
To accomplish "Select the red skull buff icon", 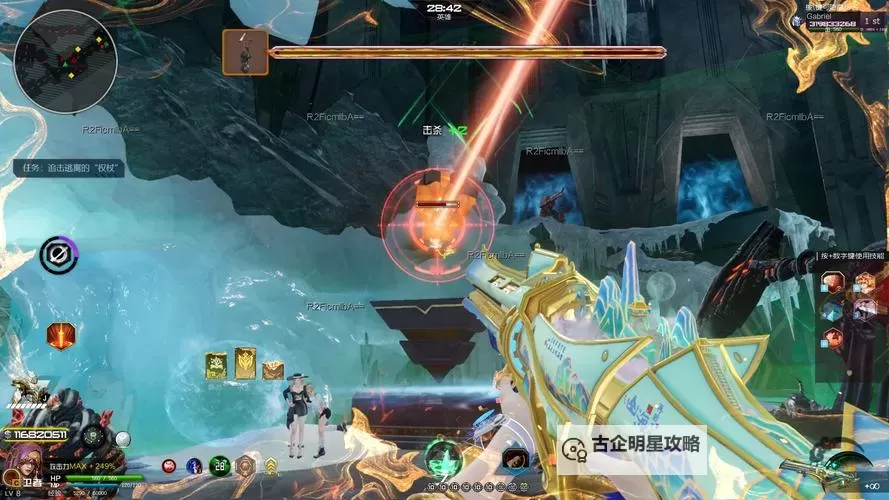I will (x=169, y=465).
